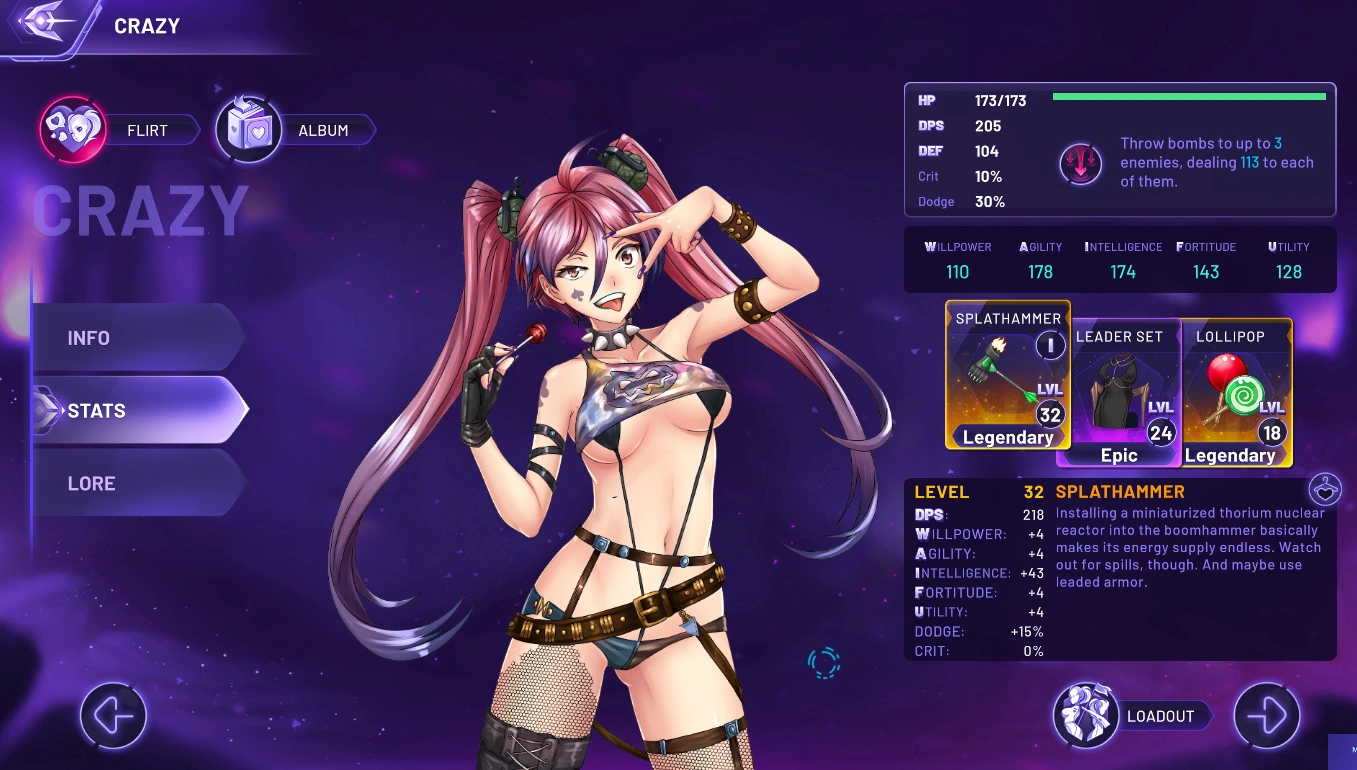
Task: Click the info badge on Splathammer card
Action: (x=1050, y=346)
